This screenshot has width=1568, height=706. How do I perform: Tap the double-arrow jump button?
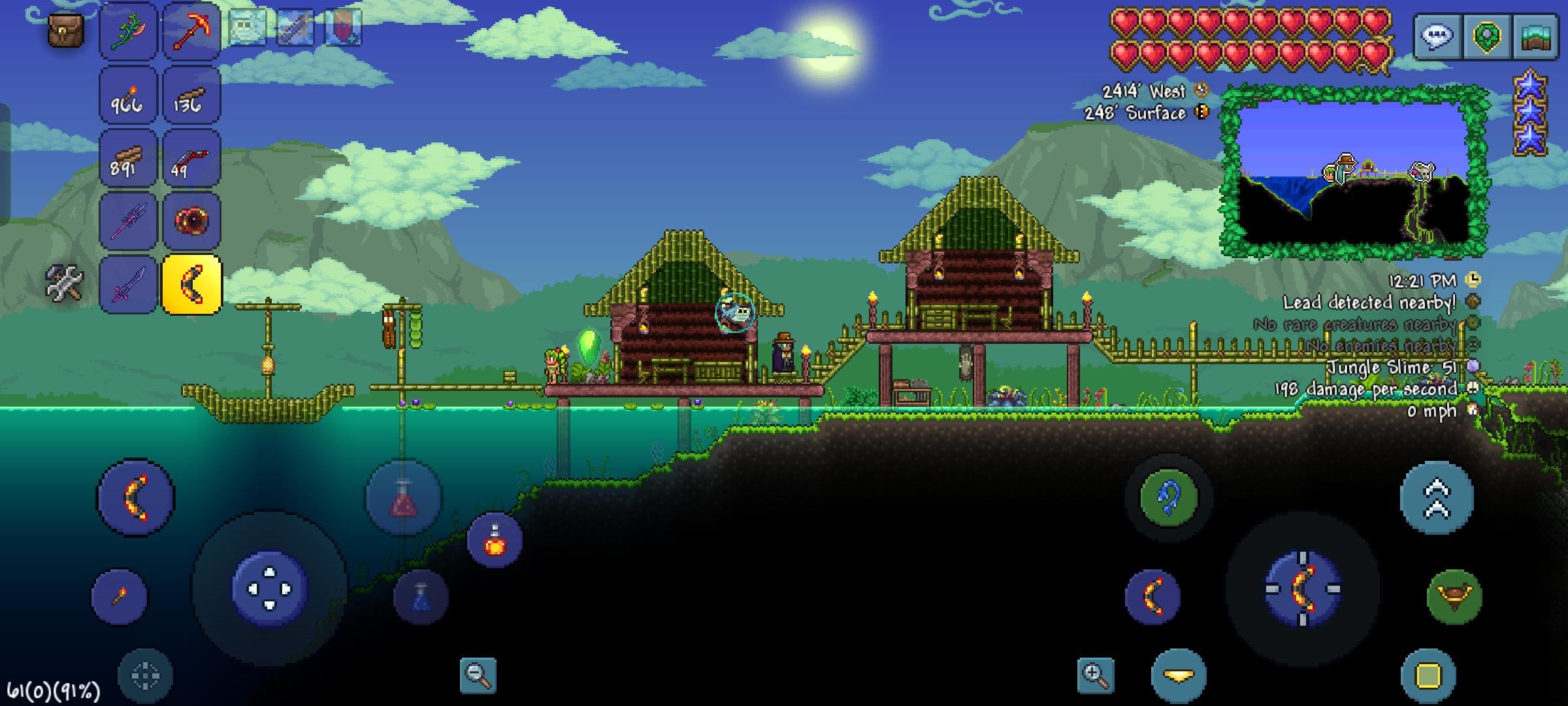coord(1437,498)
